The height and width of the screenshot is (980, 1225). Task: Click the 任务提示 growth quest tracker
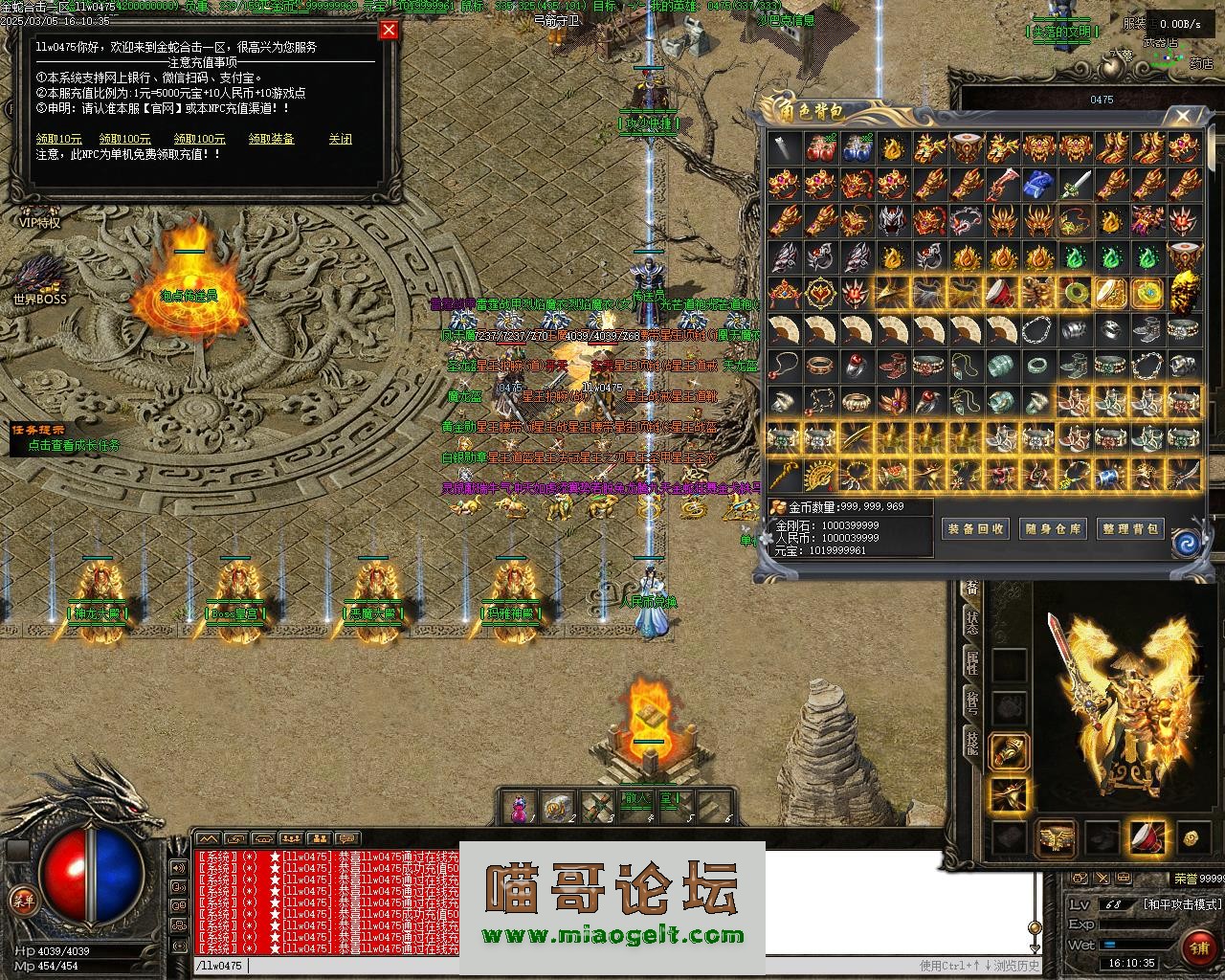[x=67, y=437]
